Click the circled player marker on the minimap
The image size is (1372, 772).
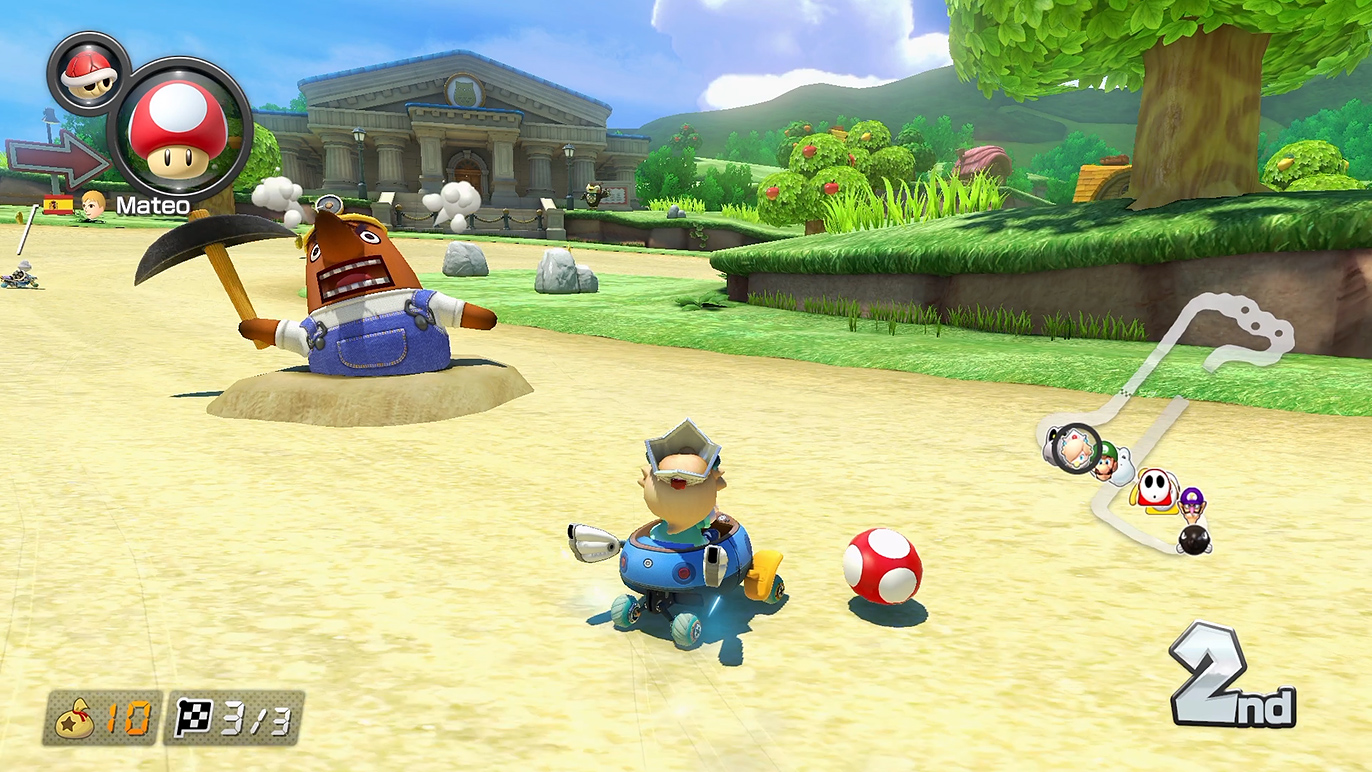click(x=1077, y=449)
